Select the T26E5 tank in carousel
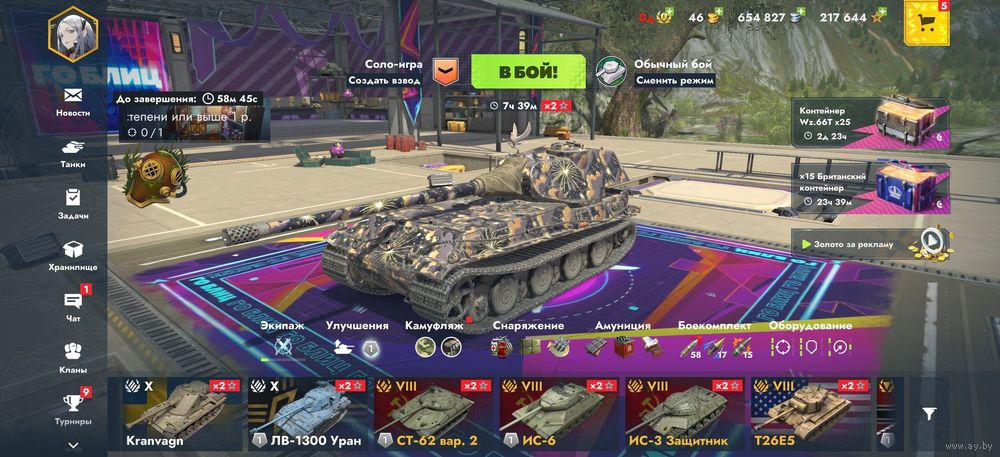1000x457 pixels. 811,414
